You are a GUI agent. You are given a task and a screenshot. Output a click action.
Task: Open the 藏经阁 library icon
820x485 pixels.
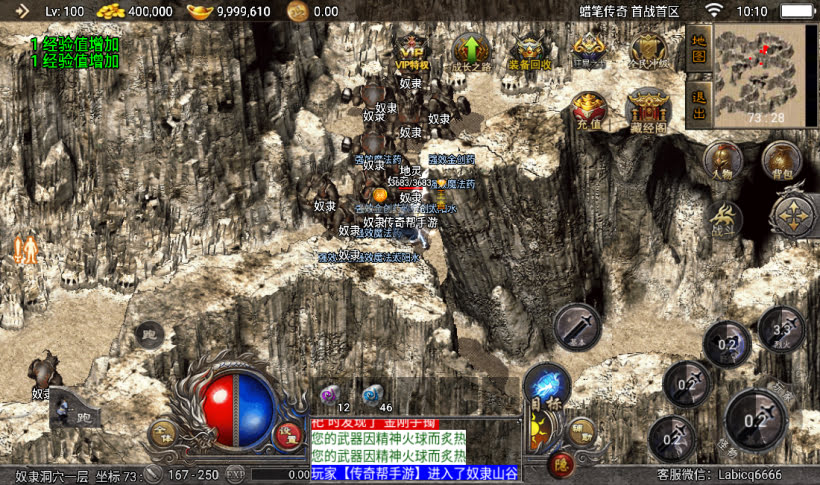[x=646, y=111]
